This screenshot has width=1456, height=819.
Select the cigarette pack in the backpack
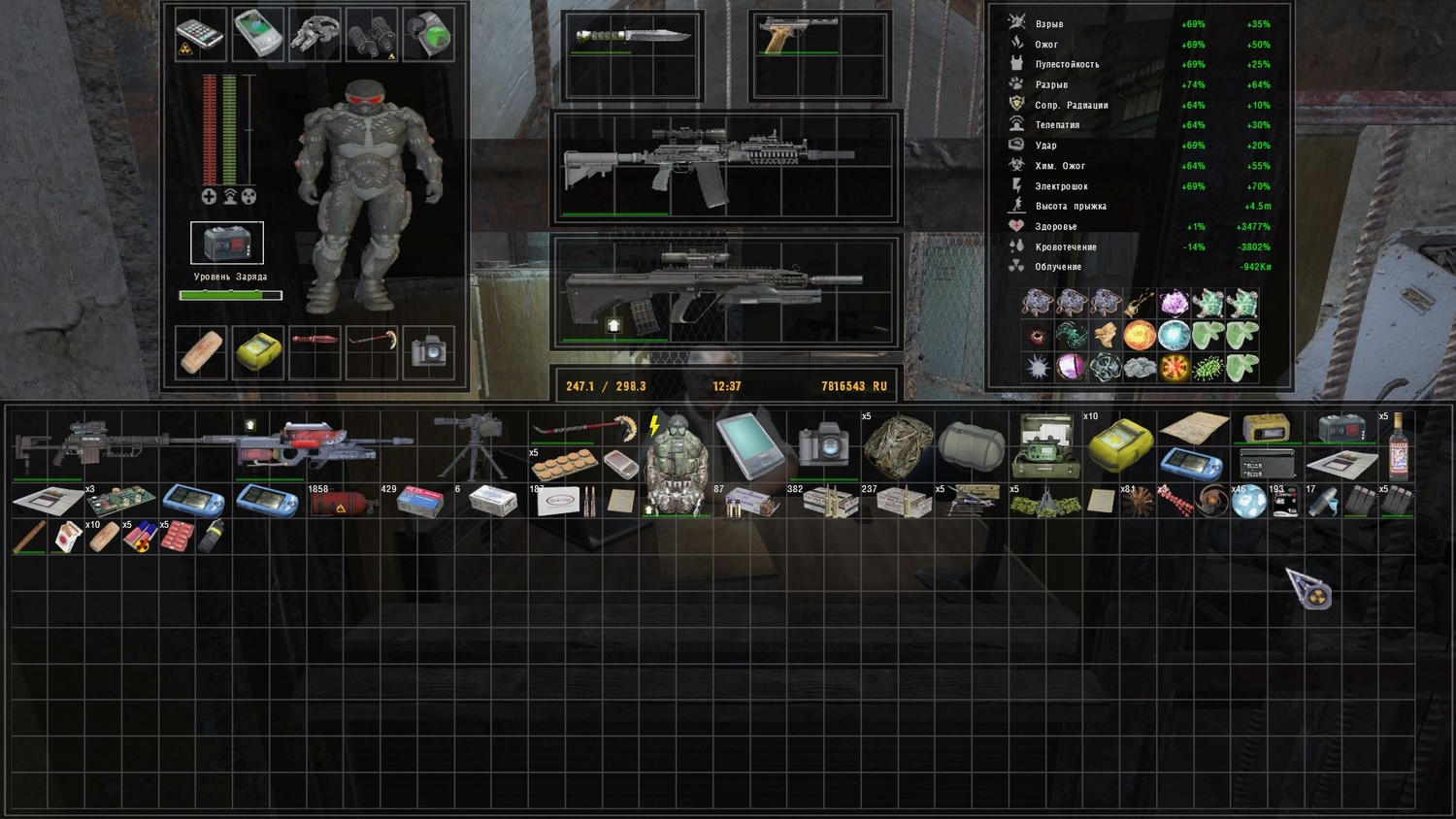(66, 537)
